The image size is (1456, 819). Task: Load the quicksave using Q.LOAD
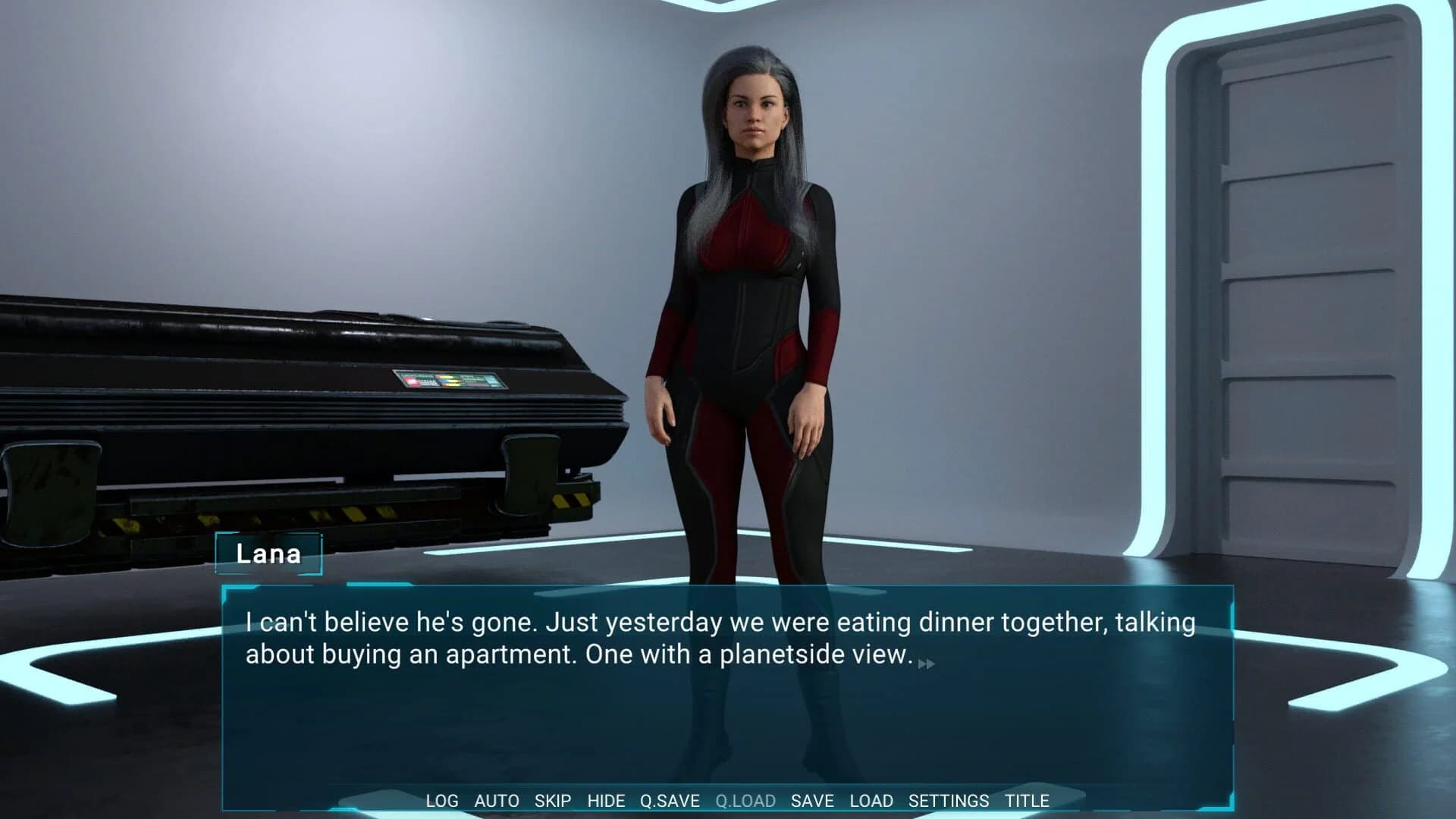click(x=745, y=800)
